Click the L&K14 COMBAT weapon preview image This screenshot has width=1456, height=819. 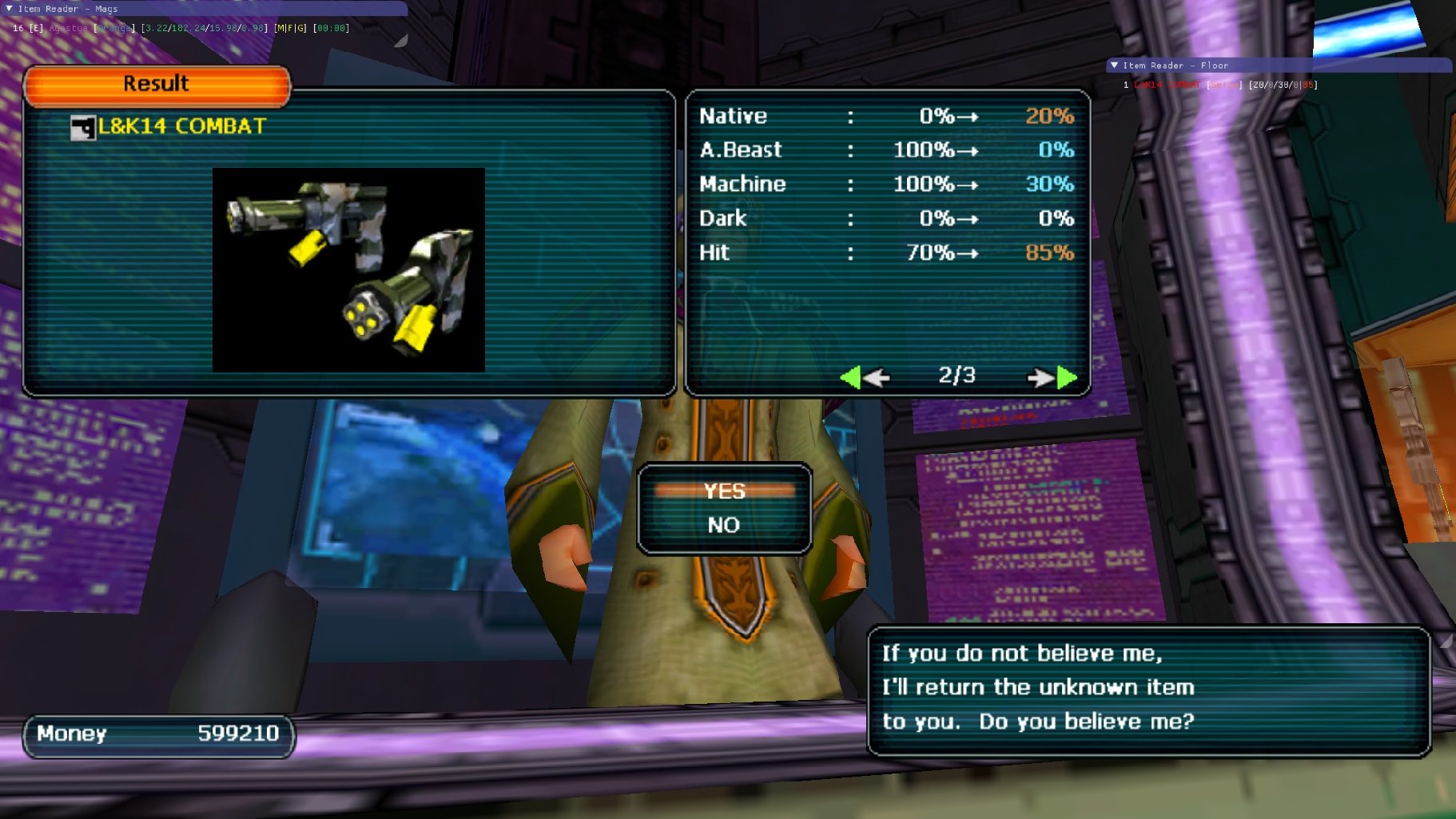(348, 269)
